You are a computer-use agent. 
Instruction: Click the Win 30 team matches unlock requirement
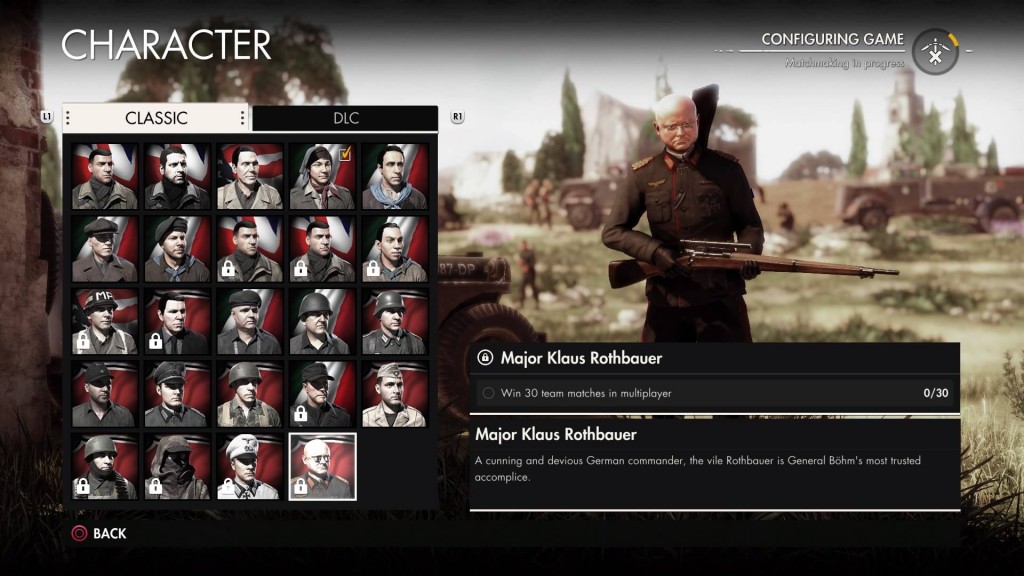click(714, 393)
